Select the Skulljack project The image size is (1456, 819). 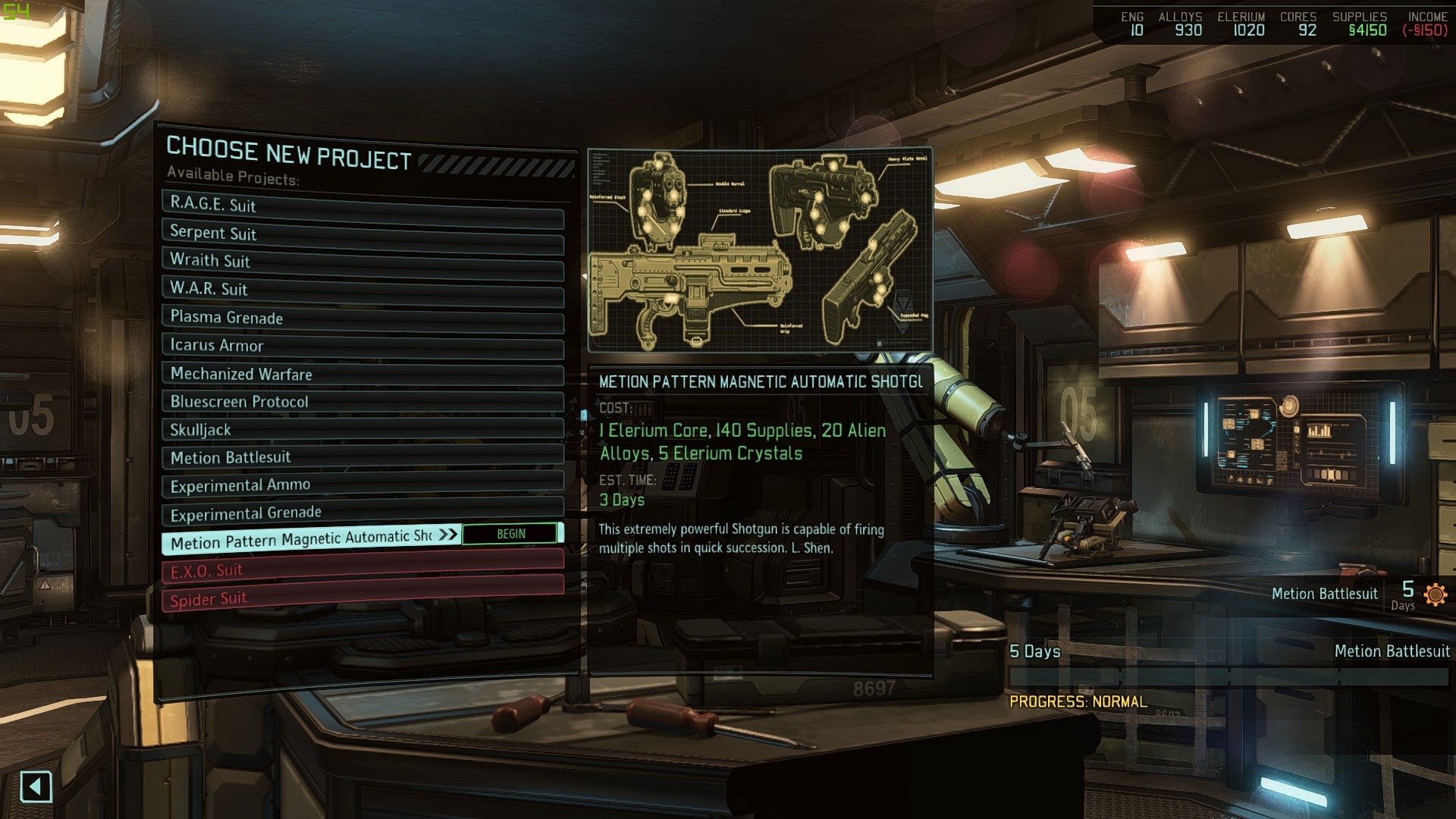[x=362, y=430]
